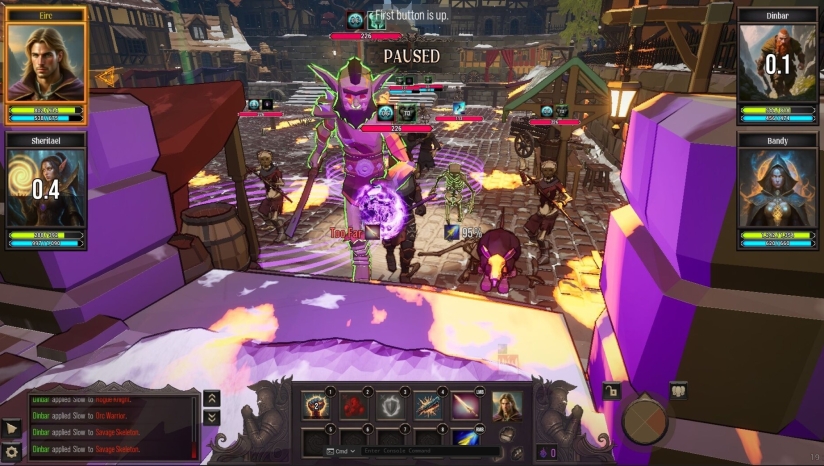Open the settings gear menu

pyautogui.click(x=12, y=452)
